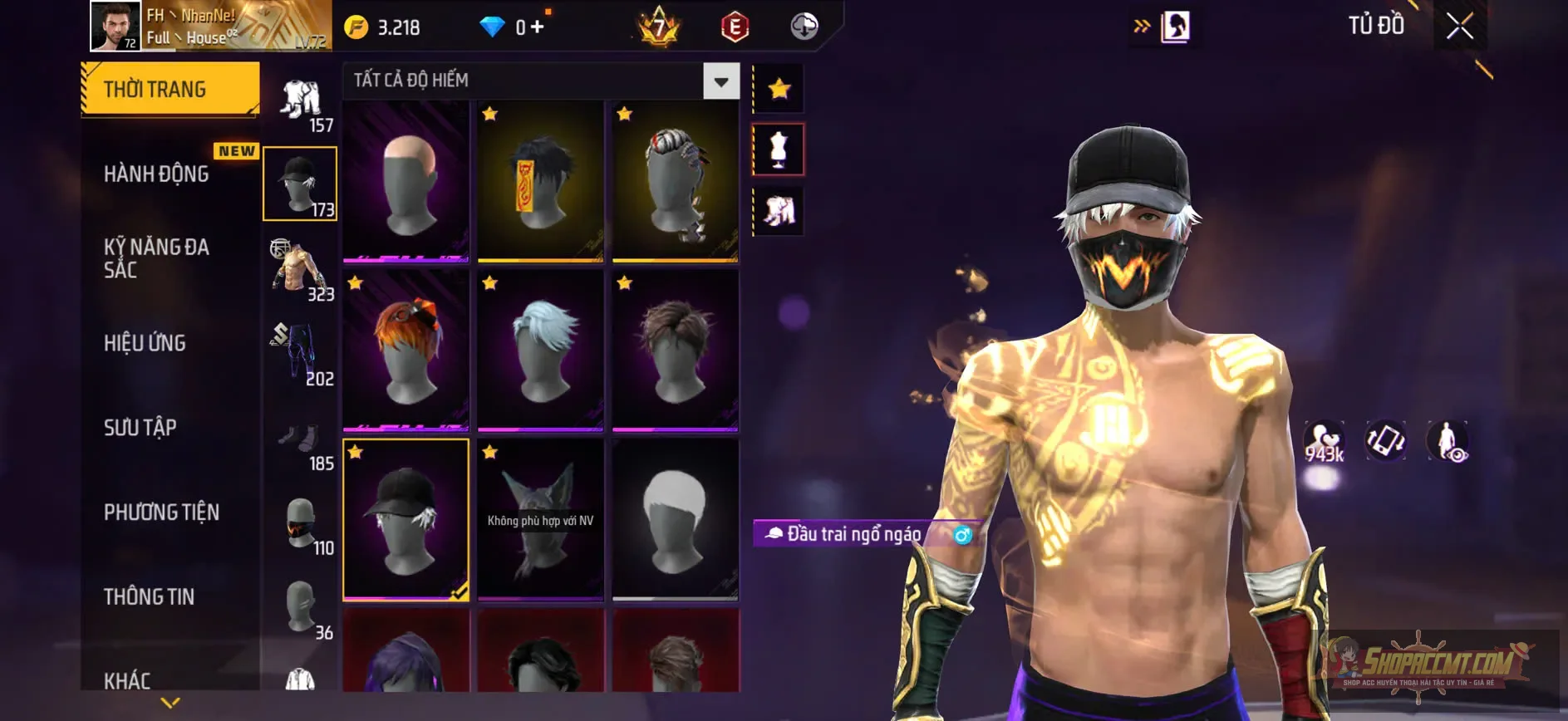Select the white hair thumbnail in the grid
This screenshot has height=721, width=1568.
point(540,349)
